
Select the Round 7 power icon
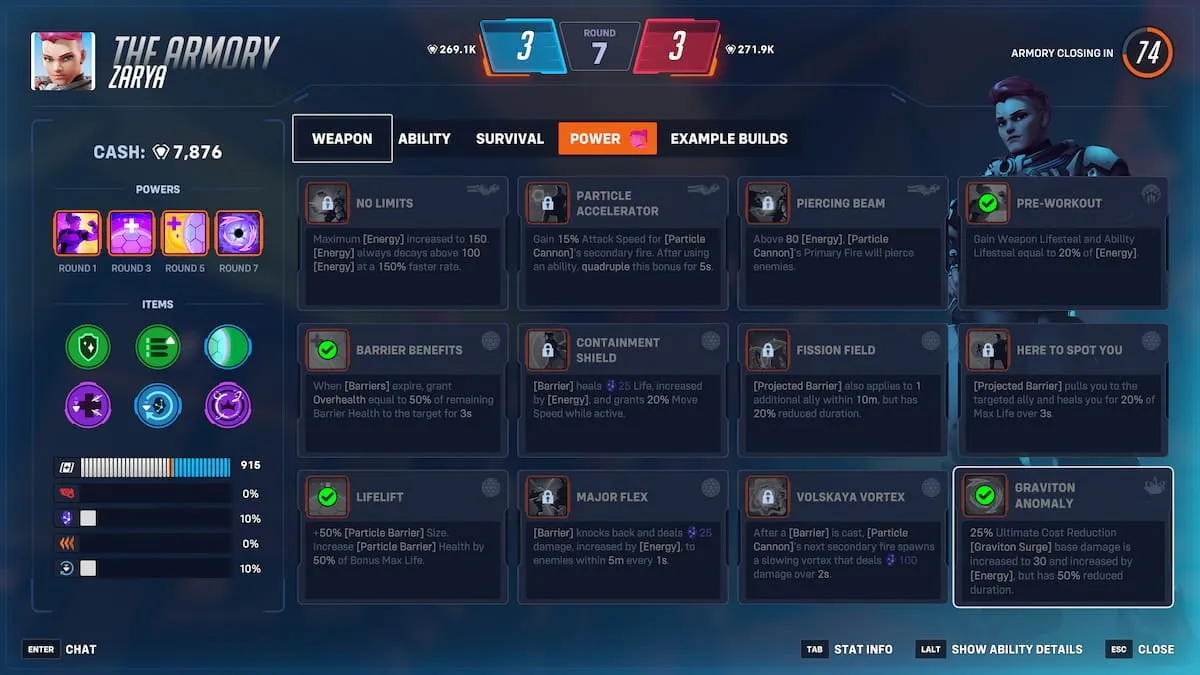point(238,234)
